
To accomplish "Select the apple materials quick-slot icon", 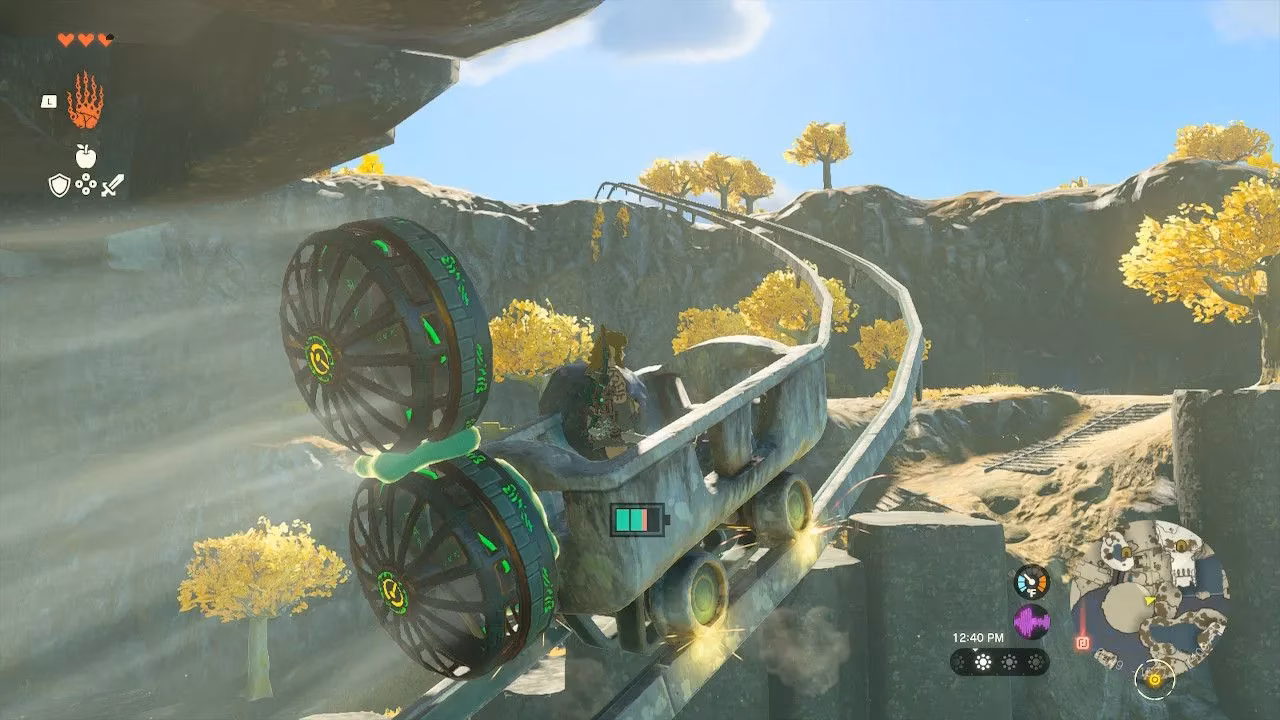I will click(85, 155).
